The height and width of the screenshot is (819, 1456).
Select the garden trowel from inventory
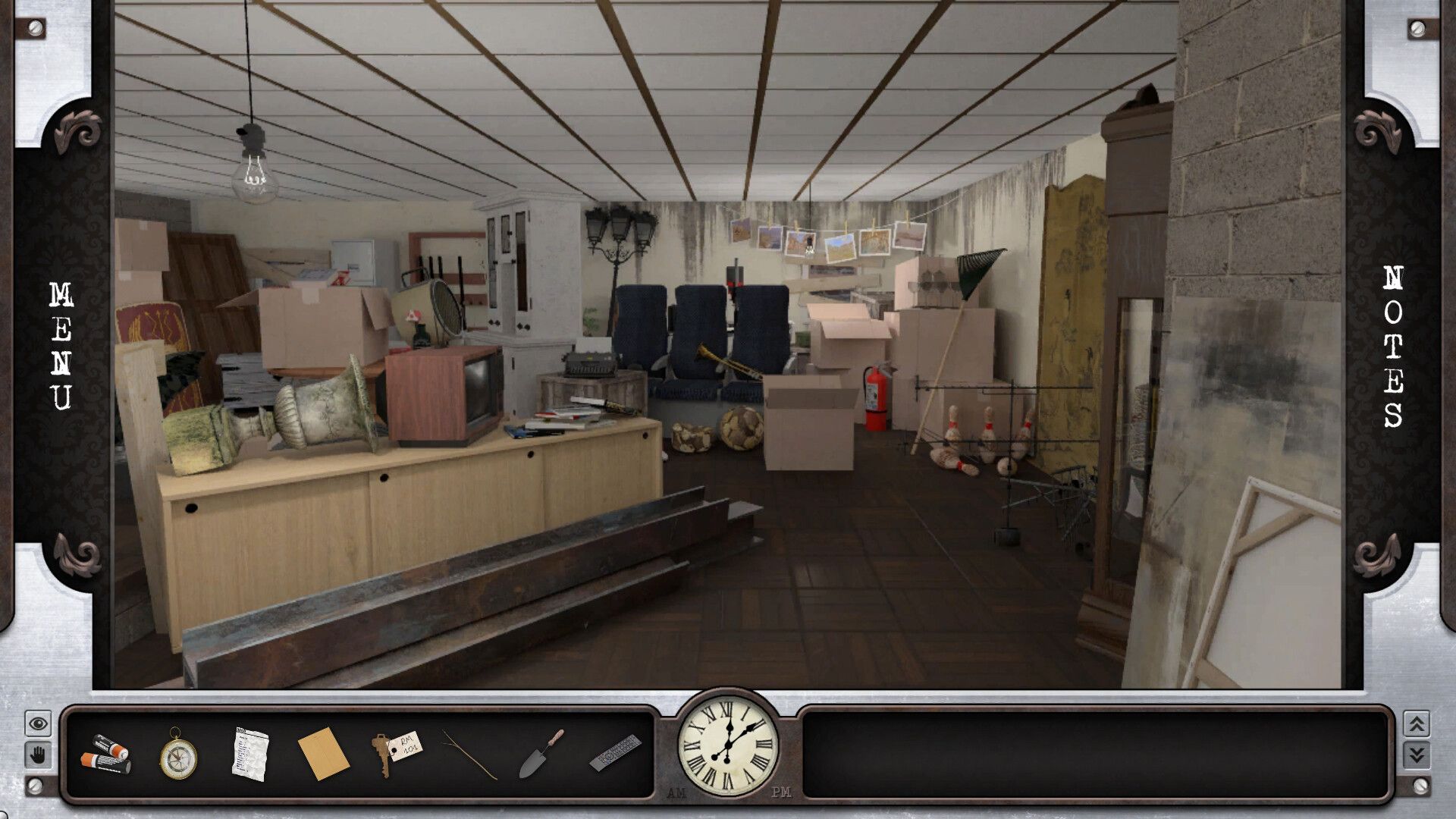click(x=541, y=754)
